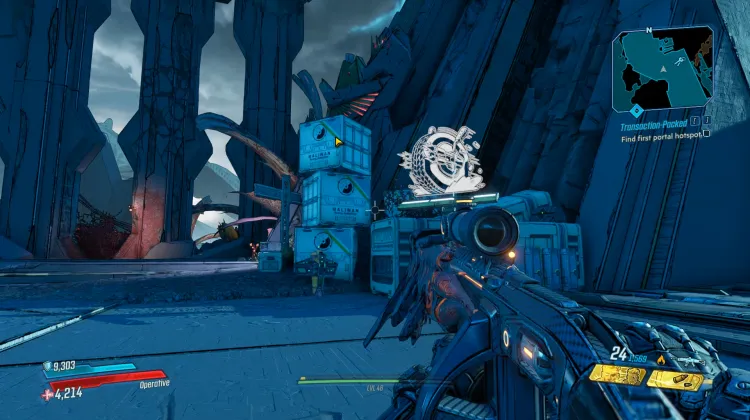Tick the Find first portal hotspot objective checkbox

coord(706,133)
